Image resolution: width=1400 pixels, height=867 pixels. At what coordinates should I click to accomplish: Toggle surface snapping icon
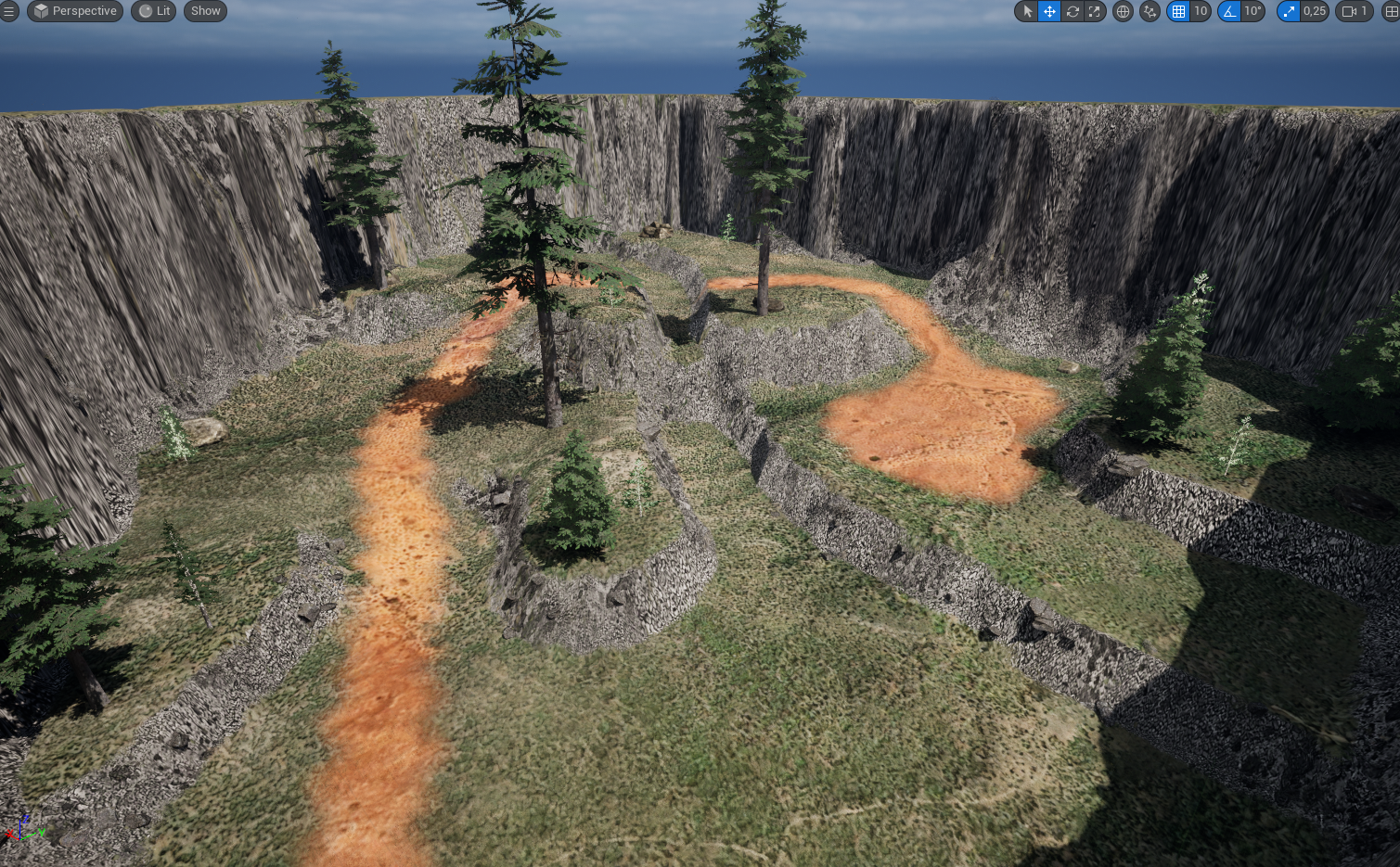1150,11
